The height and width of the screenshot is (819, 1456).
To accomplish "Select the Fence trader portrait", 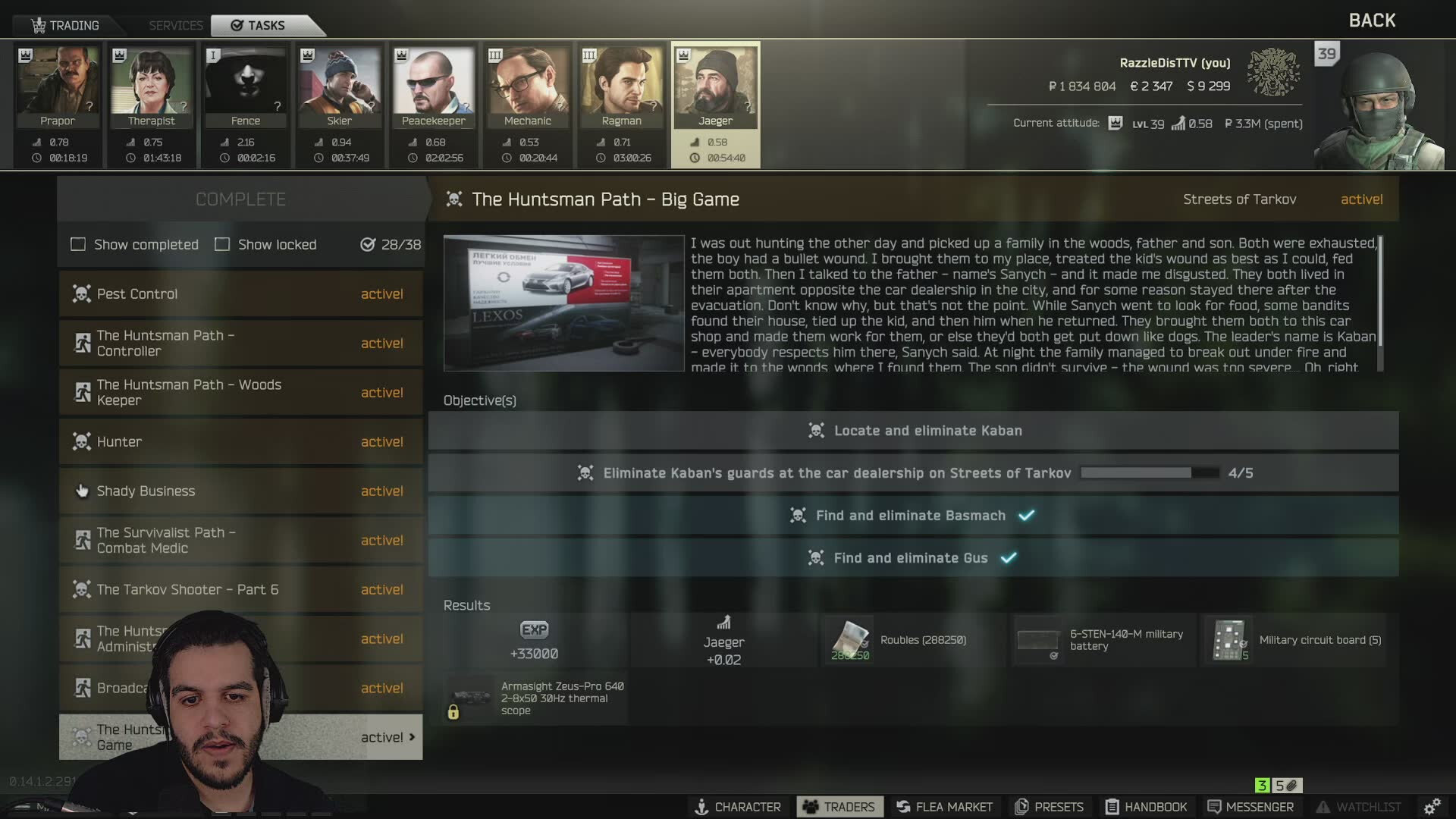I will tap(246, 86).
